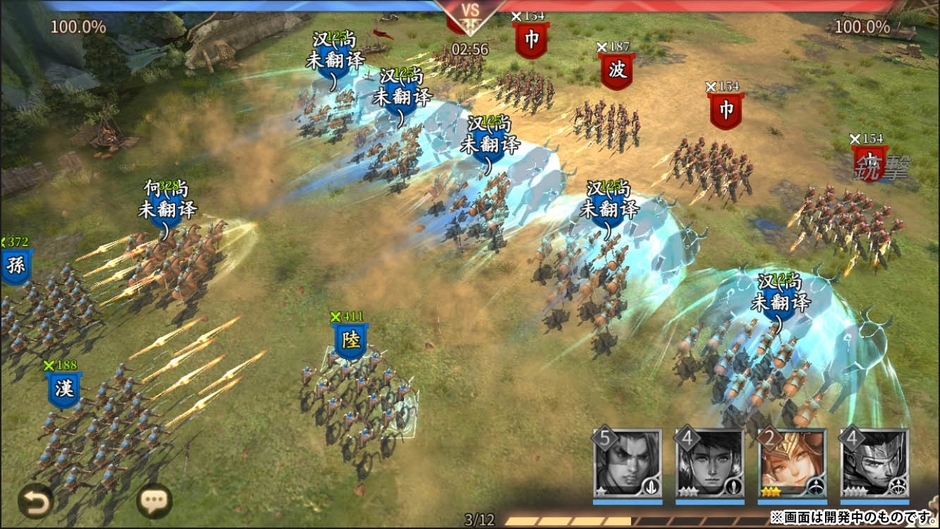
Task: Select the 陸 unit banner
Action: pyautogui.click(x=350, y=342)
